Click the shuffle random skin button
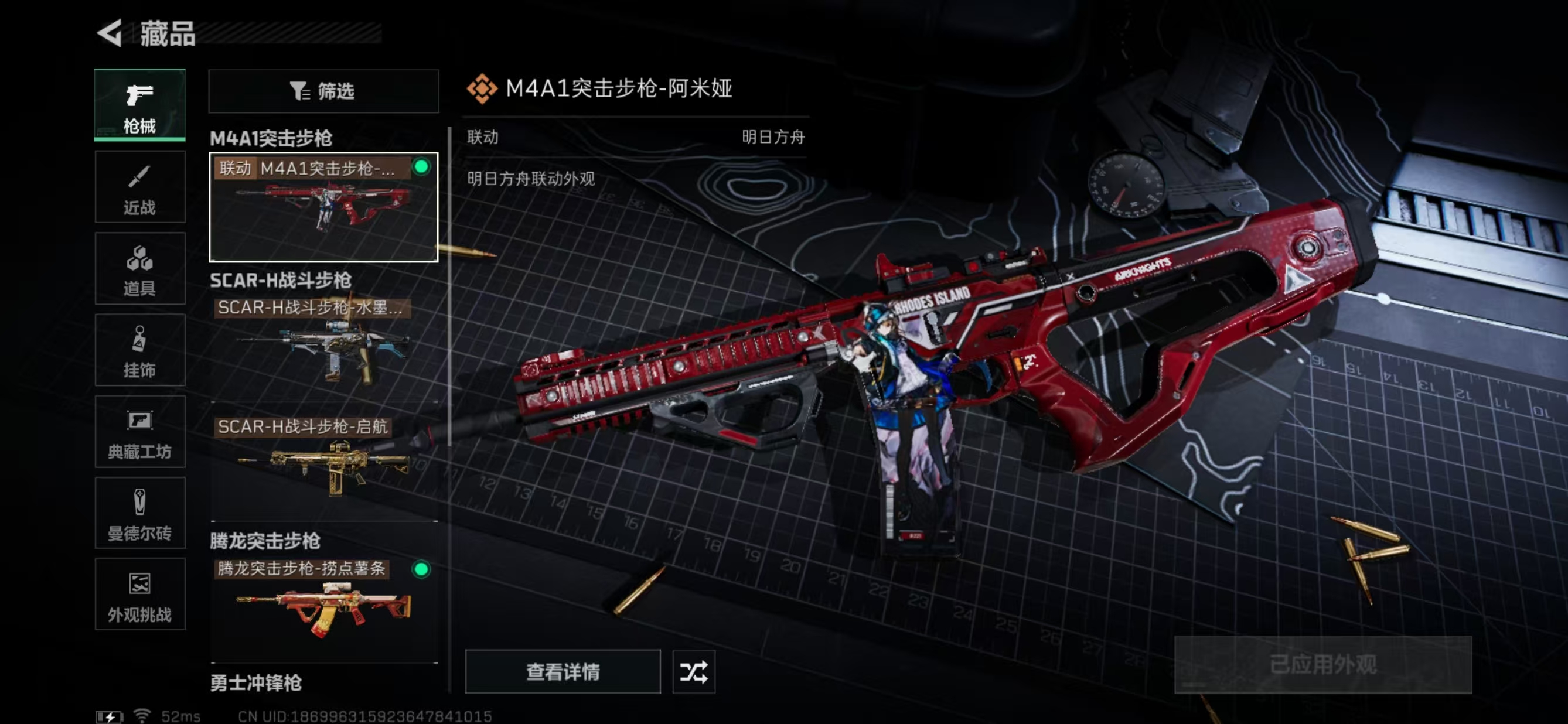 (x=693, y=672)
